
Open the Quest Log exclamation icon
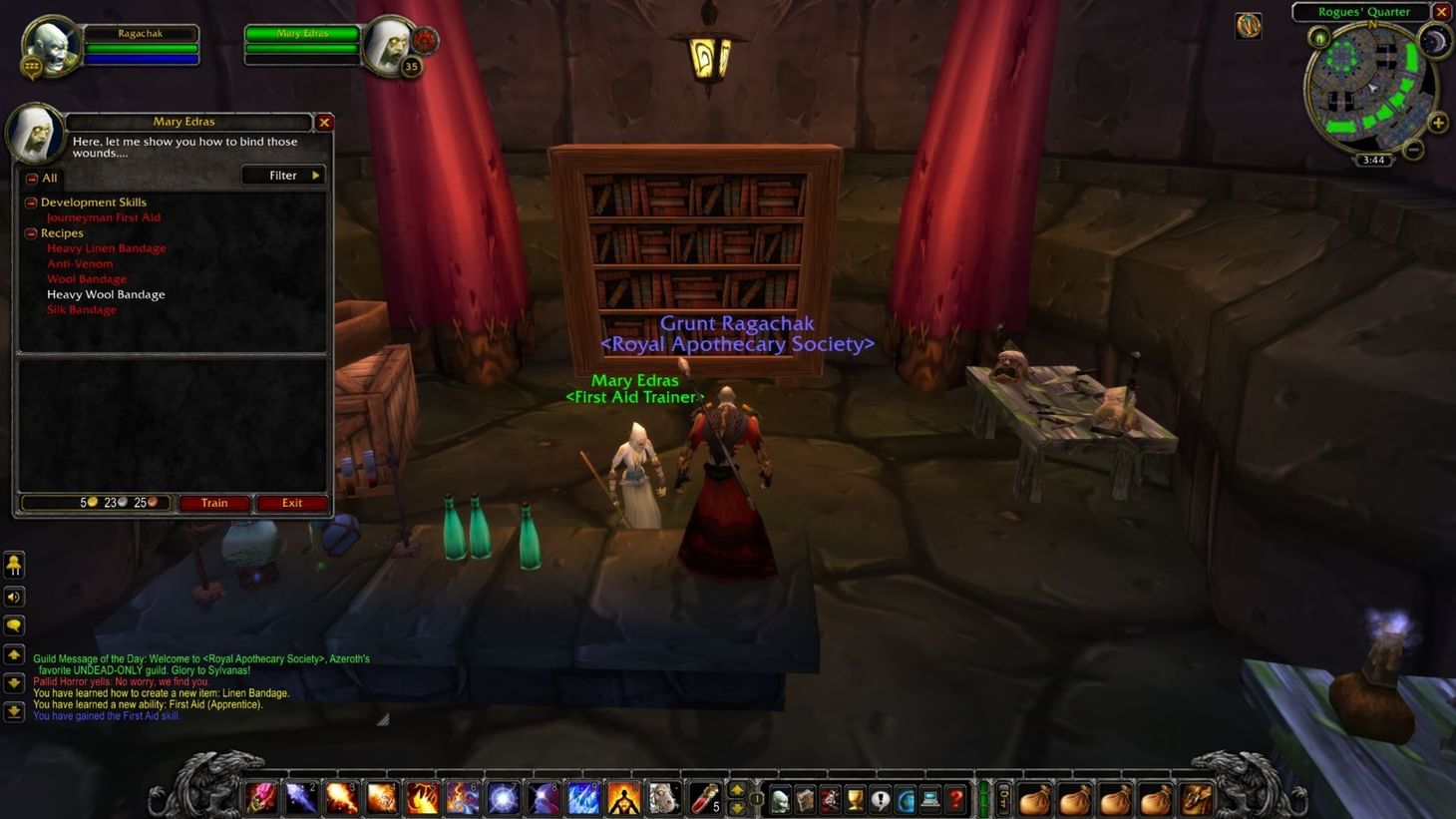click(x=881, y=798)
